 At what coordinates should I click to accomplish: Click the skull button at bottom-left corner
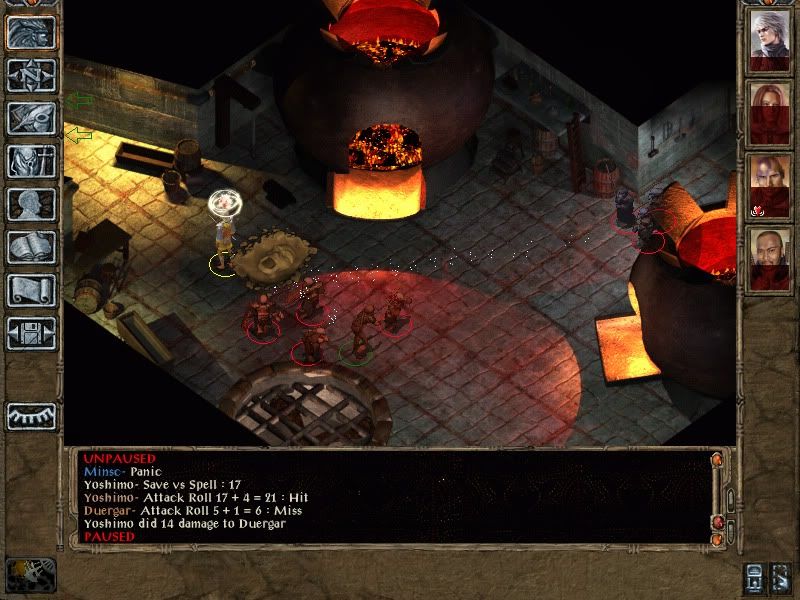pos(30,575)
